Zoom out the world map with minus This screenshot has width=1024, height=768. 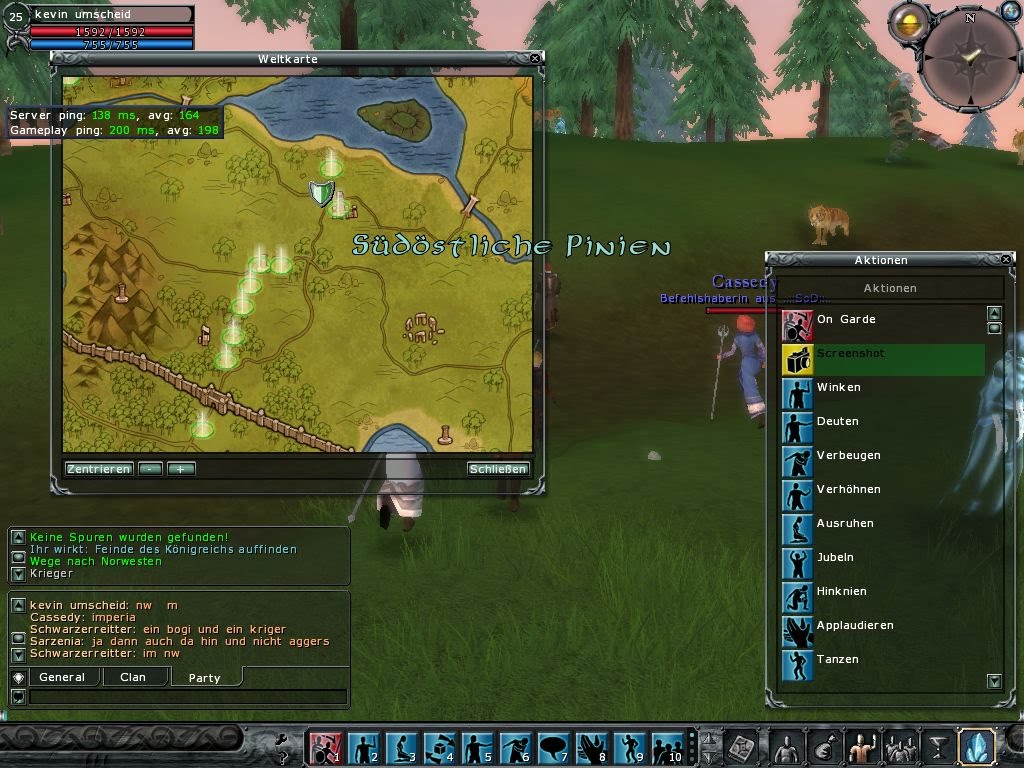tap(151, 469)
